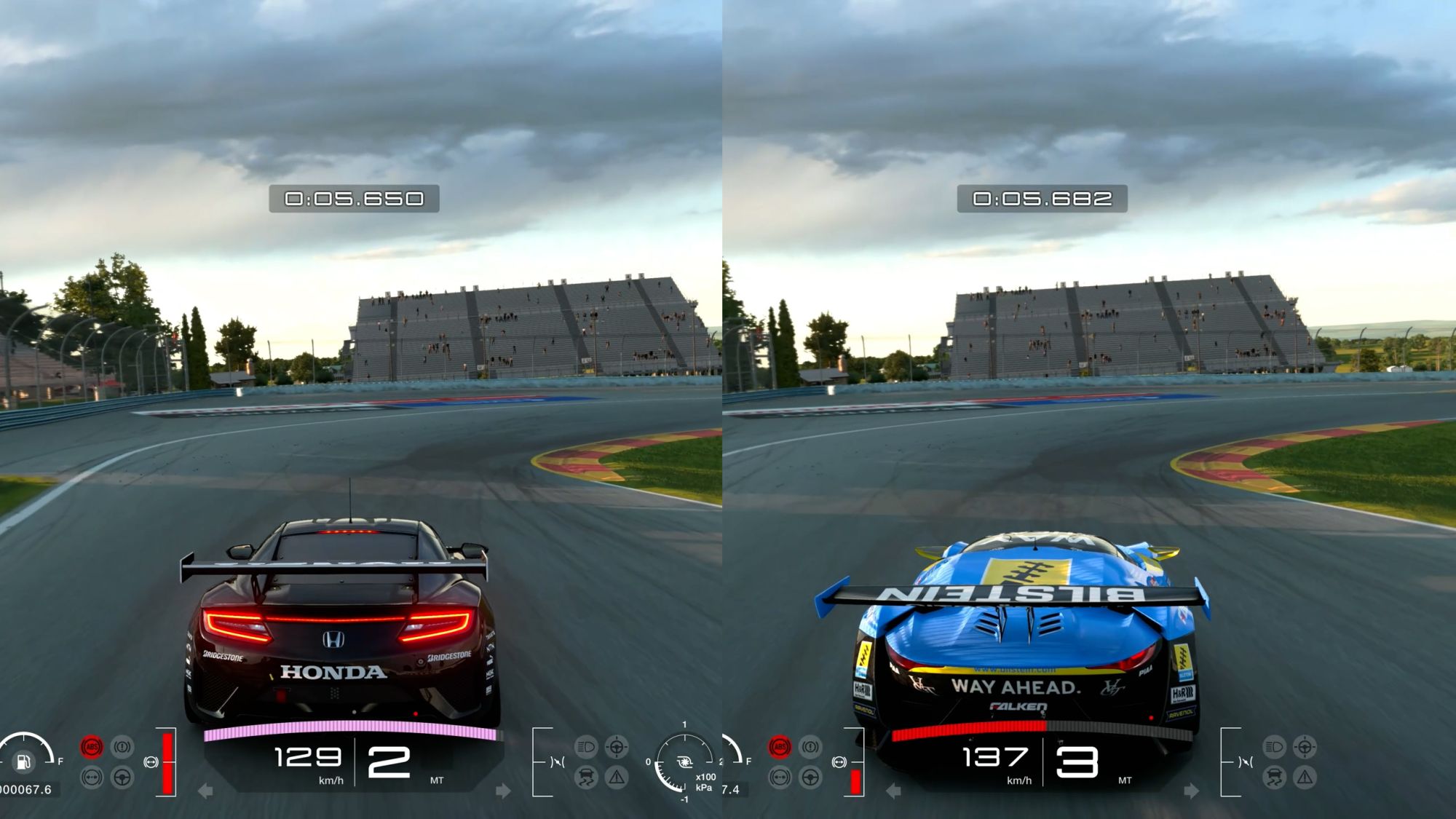Toggle the ABS icon beside the 137 km/h speedometer
This screenshot has width=1456, height=819.
780,747
